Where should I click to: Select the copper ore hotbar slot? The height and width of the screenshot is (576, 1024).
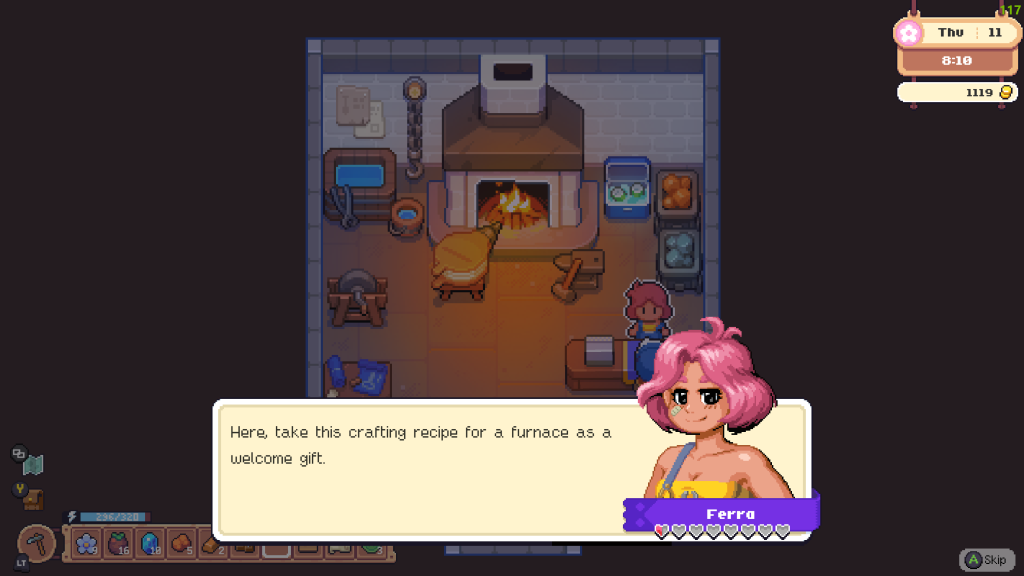[x=181, y=544]
